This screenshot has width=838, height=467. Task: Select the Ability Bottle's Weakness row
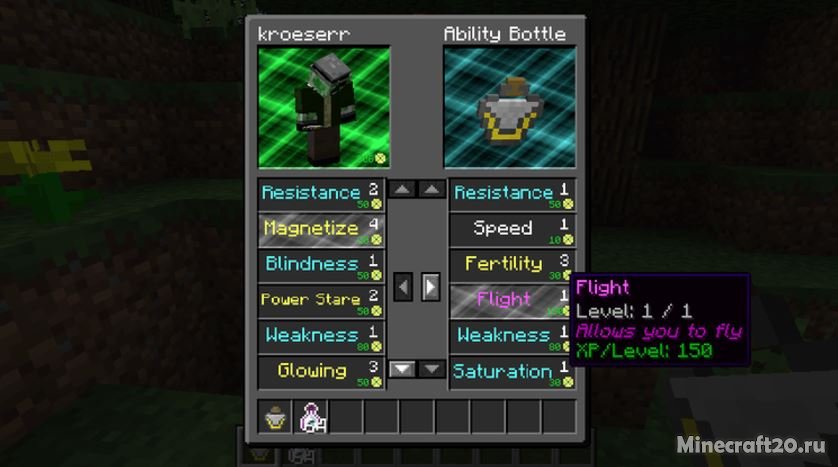(512, 335)
